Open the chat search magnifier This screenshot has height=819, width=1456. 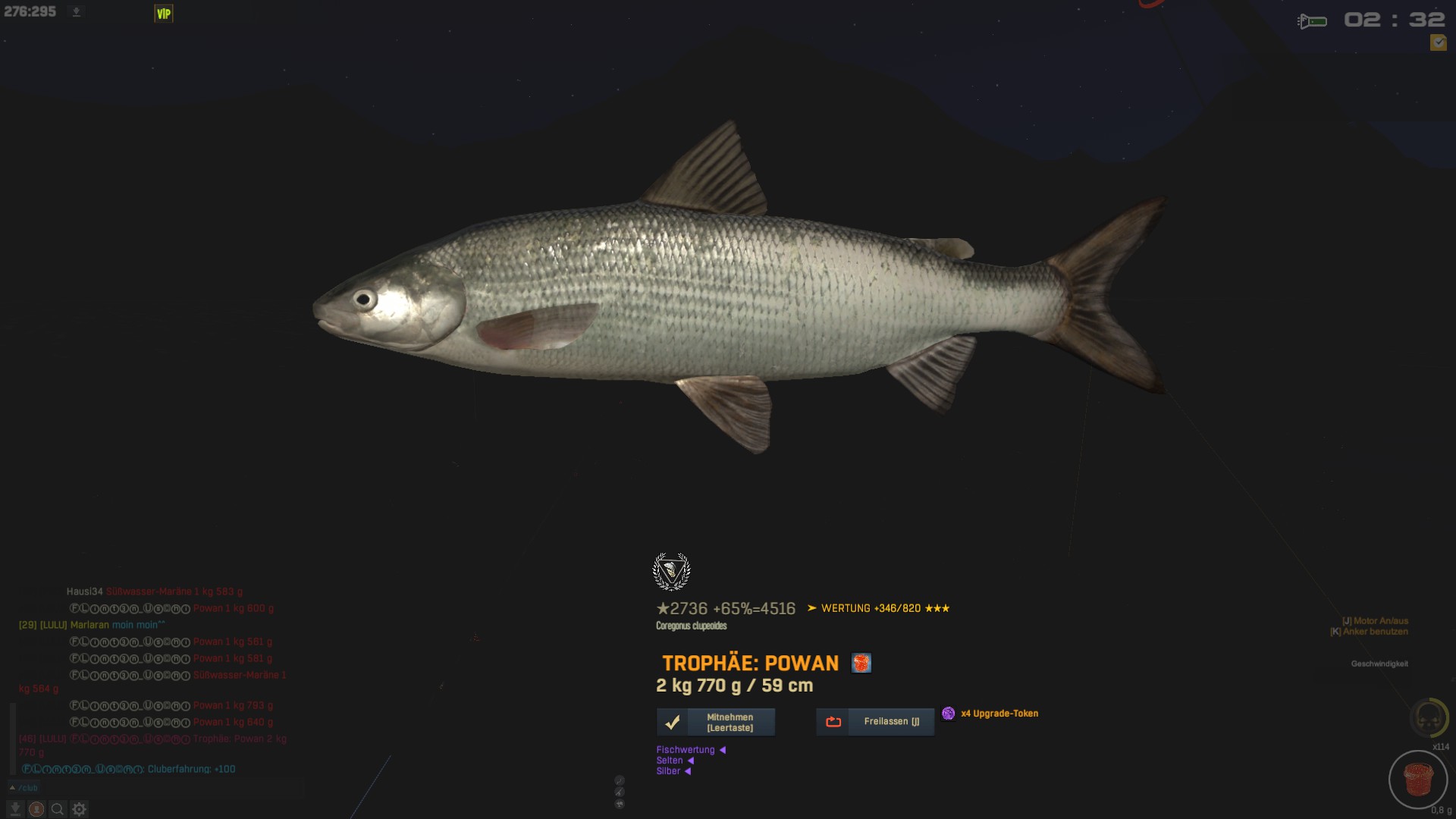(58, 809)
